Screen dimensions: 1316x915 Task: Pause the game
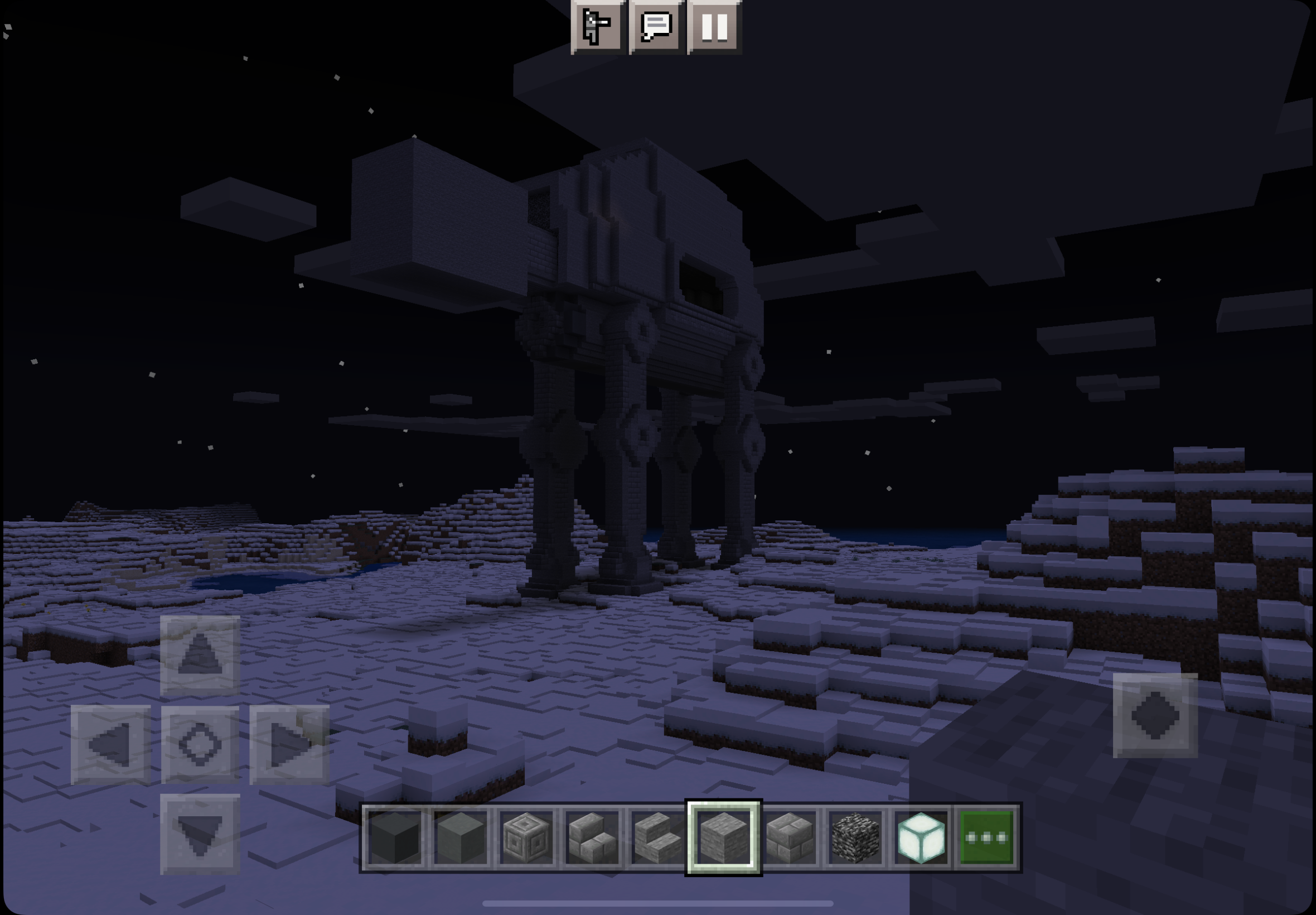(x=714, y=26)
